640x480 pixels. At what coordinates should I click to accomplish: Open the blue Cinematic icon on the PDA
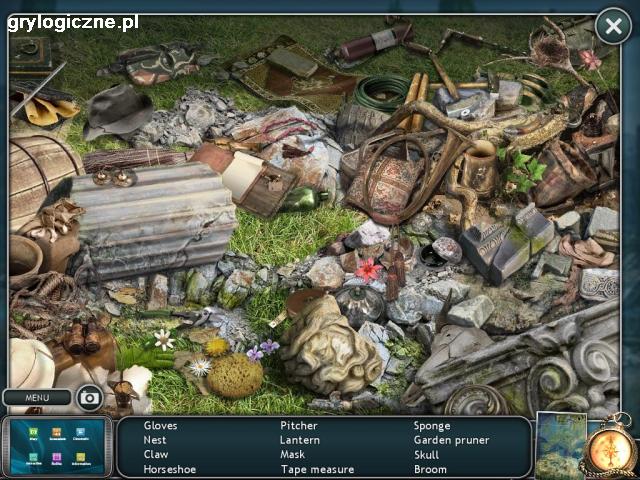tap(80, 432)
